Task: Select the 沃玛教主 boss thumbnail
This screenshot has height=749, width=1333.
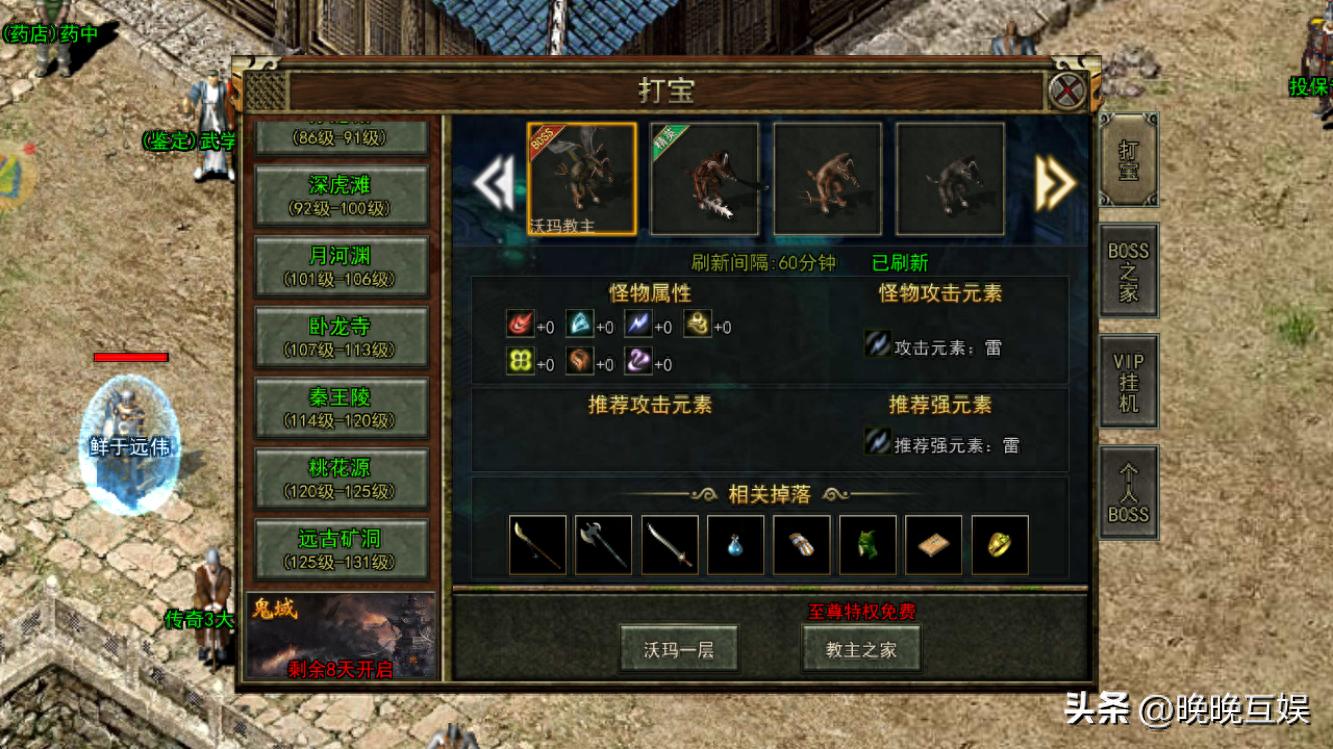Action: [x=581, y=177]
